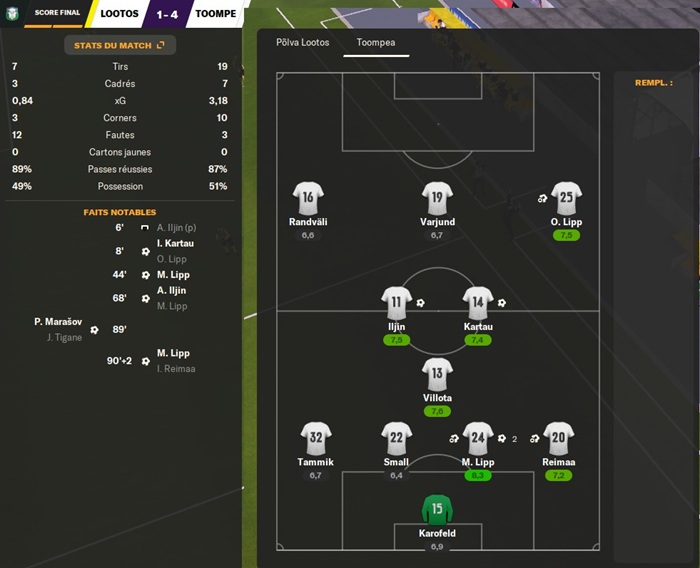700x568 pixels.
Task: Pick Villota in the number 13 shirt
Action: pos(437,374)
